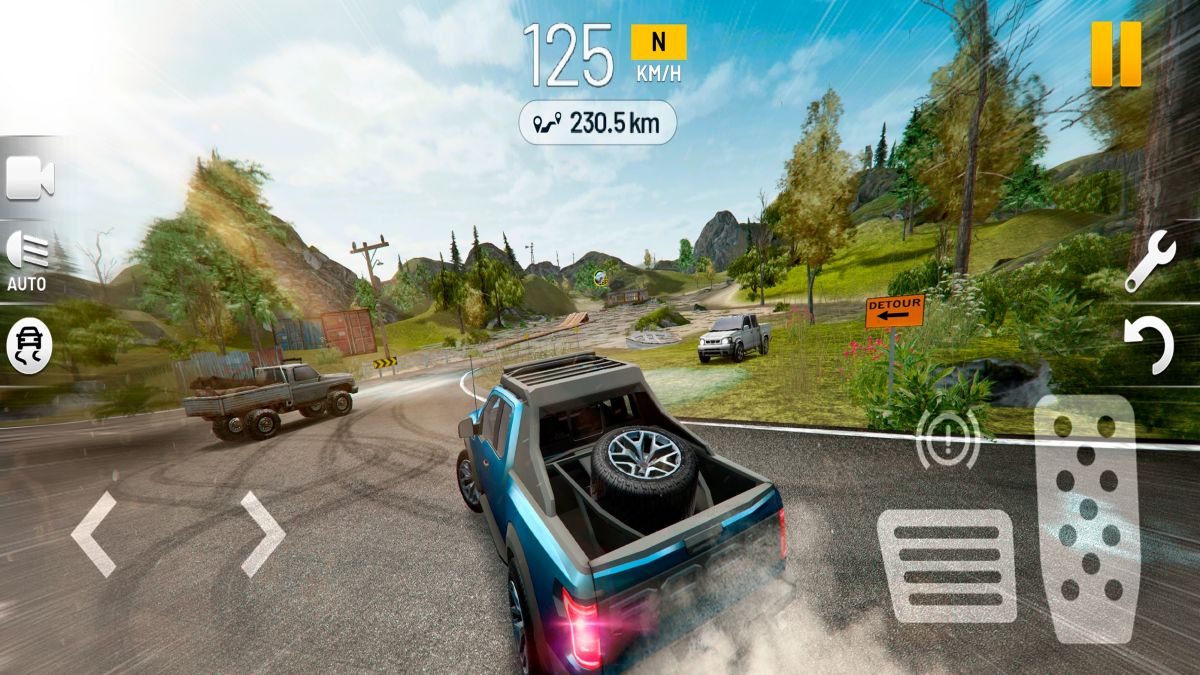Tap the gas accelerator pedal

1087,518
